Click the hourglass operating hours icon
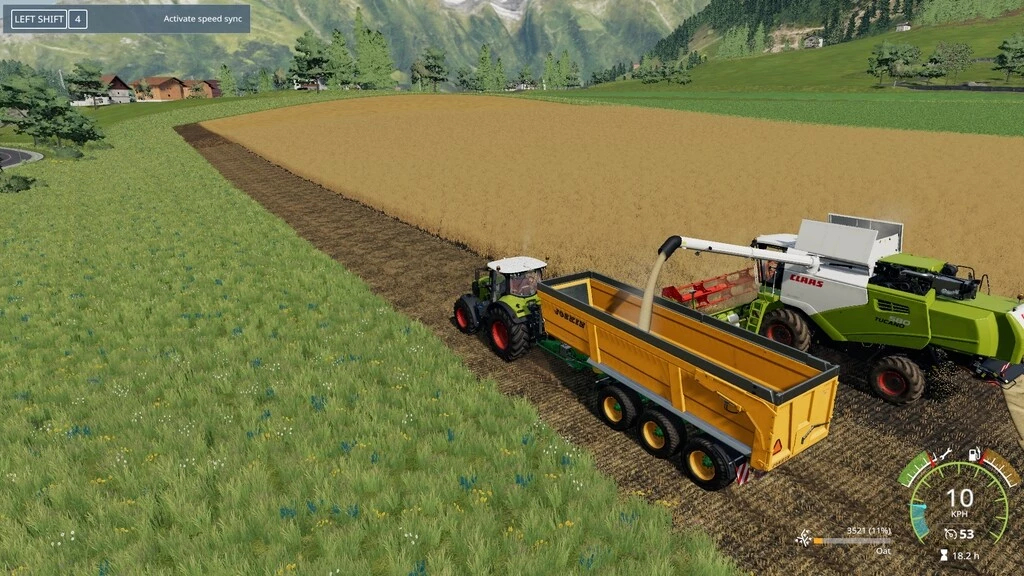 [x=943, y=555]
